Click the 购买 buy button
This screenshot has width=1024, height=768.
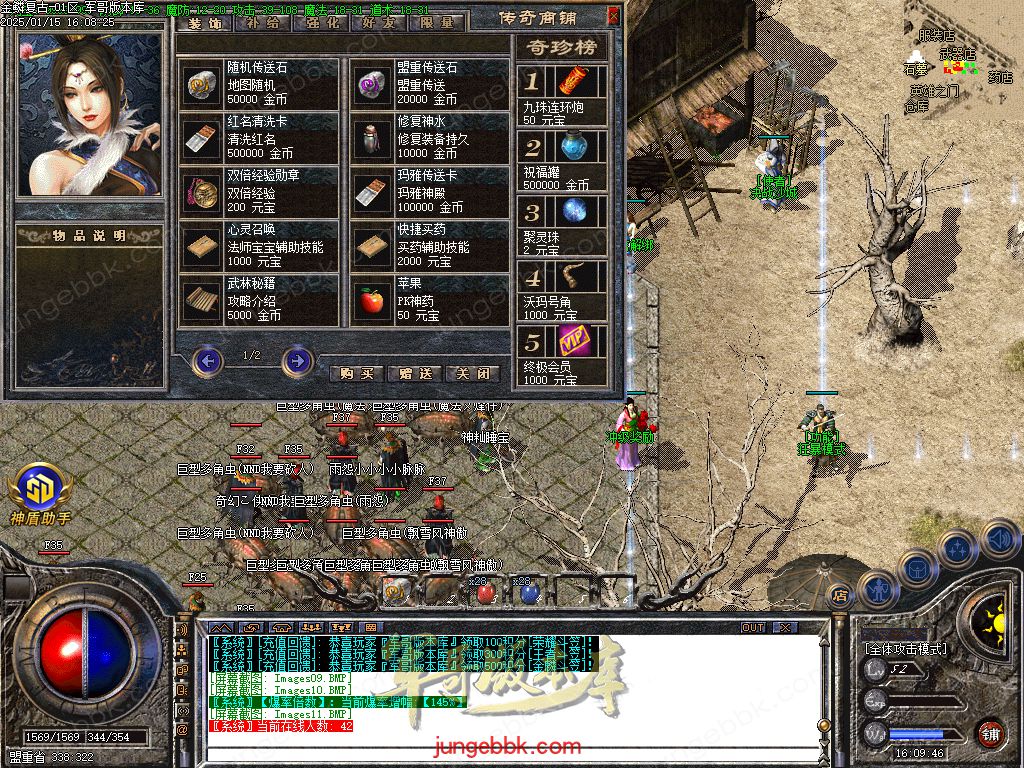click(x=357, y=373)
